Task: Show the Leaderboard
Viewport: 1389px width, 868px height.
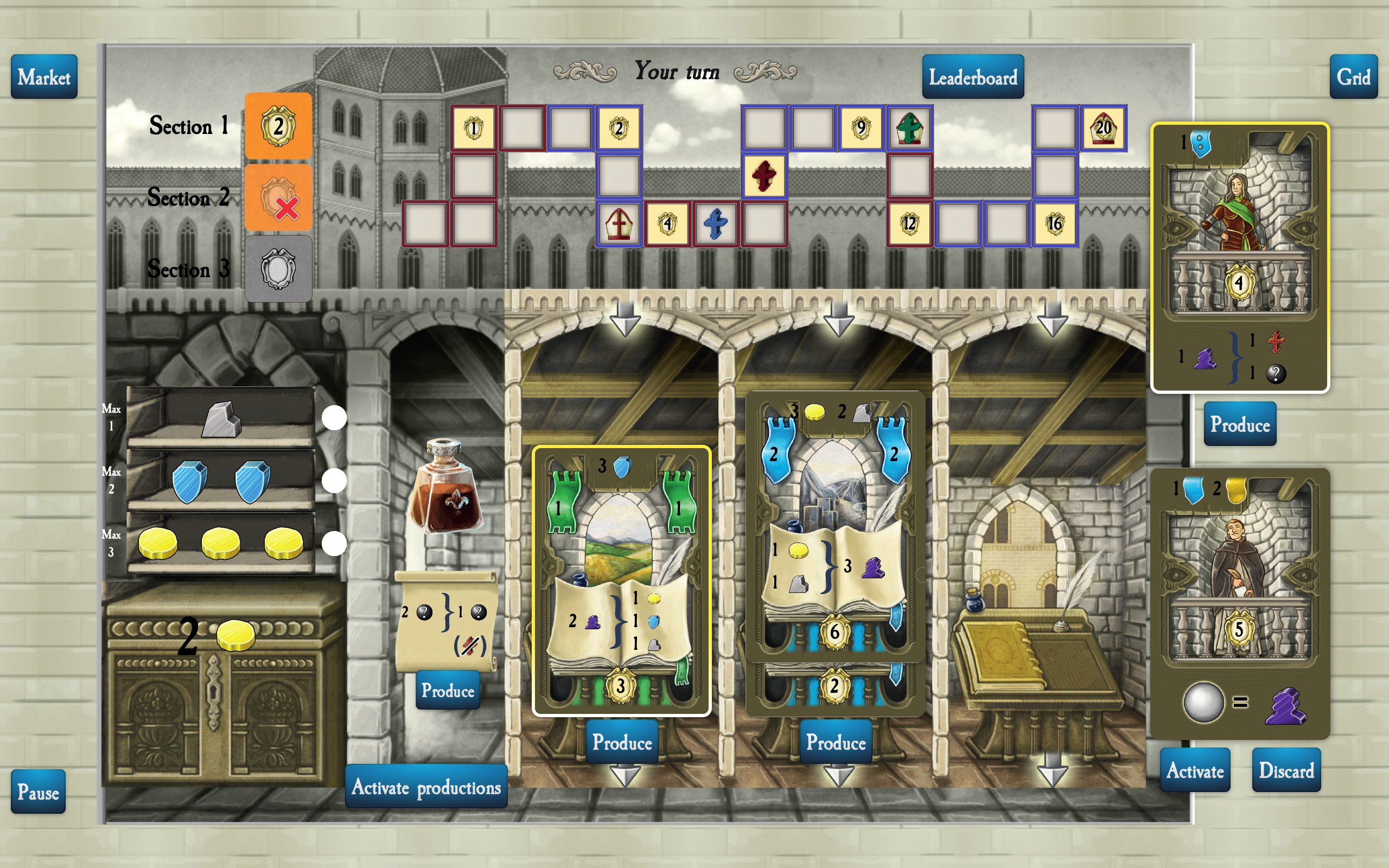Action: (972, 77)
